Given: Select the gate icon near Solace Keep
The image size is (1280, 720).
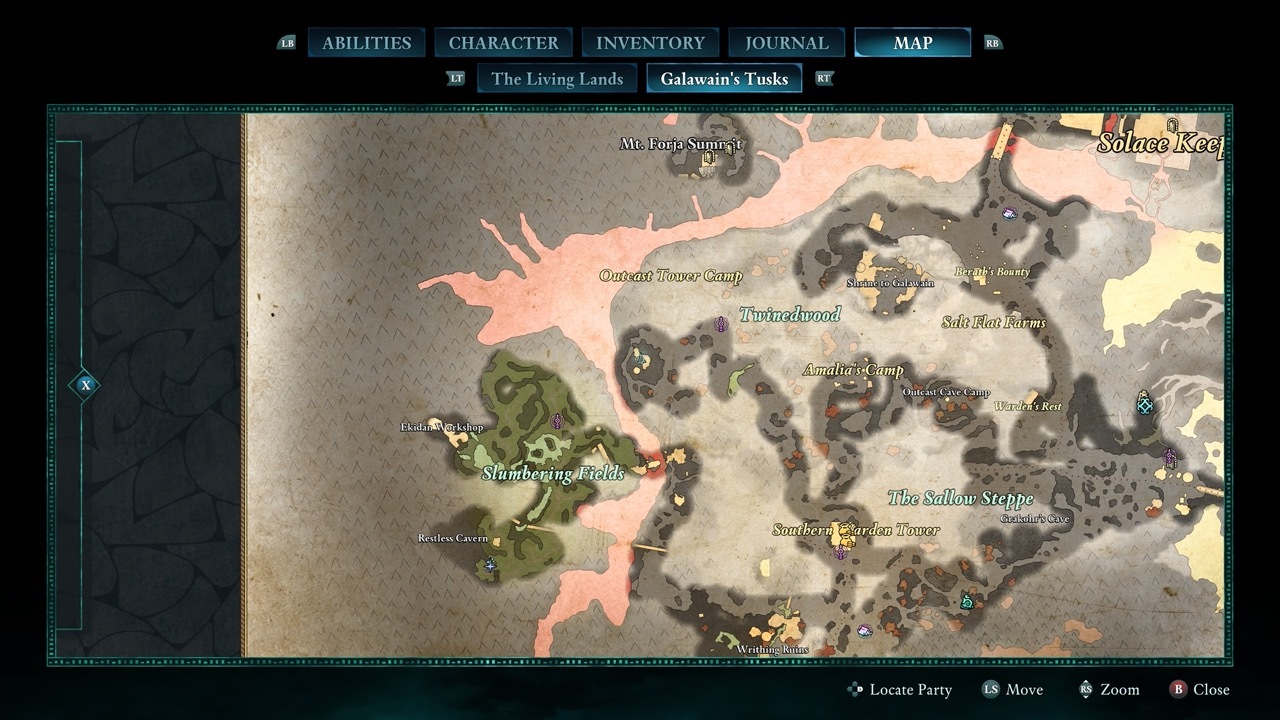Looking at the screenshot, I should pyautogui.click(x=1172, y=126).
